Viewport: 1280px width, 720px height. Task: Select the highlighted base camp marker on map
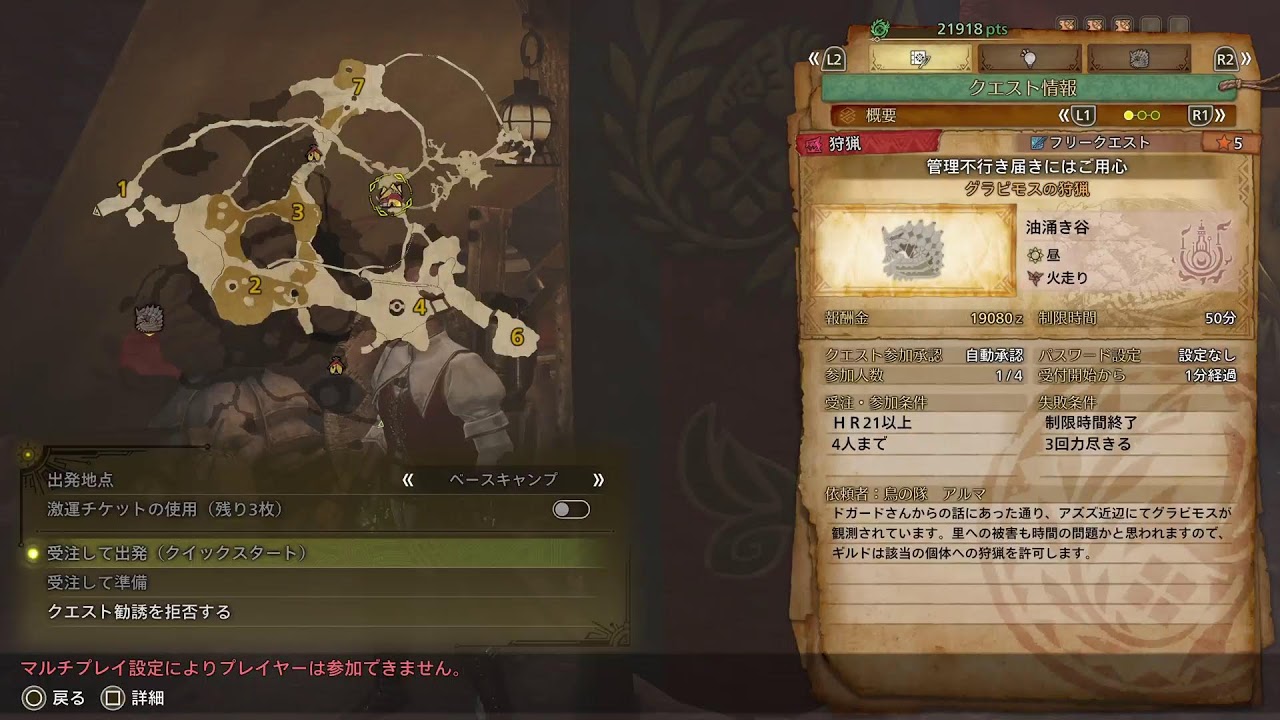point(389,196)
